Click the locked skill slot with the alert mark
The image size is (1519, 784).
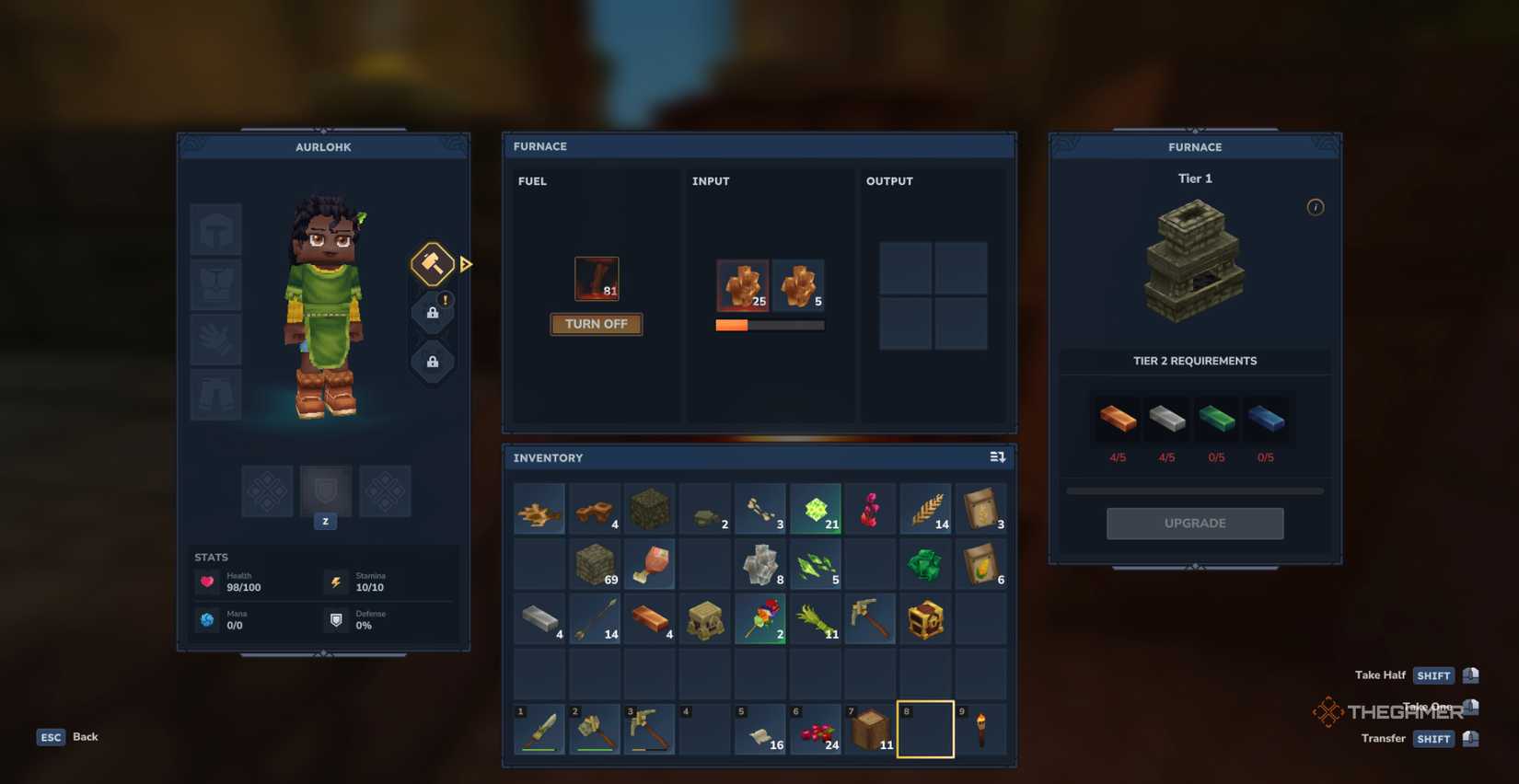431,313
